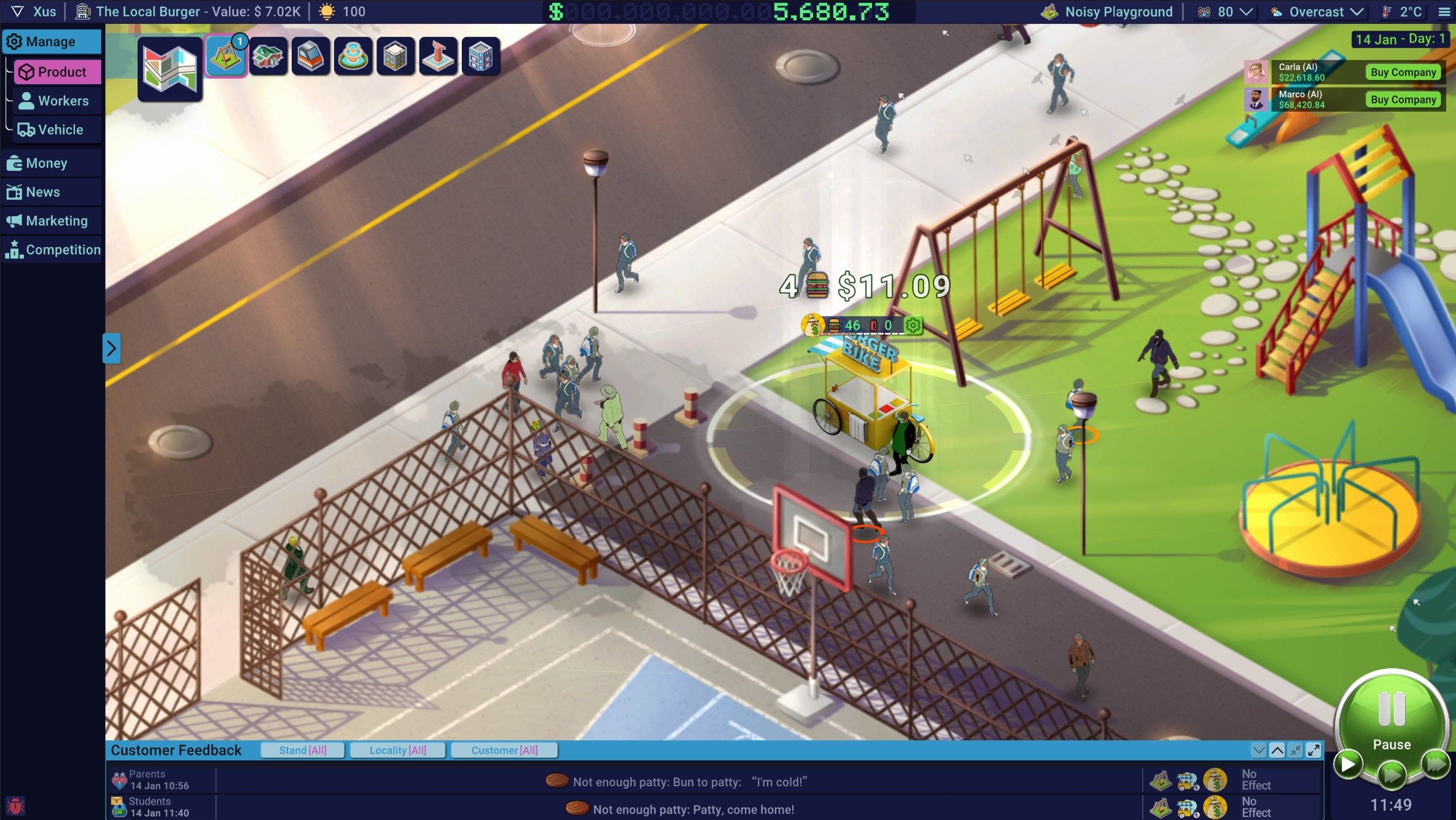Filter feedback by Stand

tap(303, 750)
